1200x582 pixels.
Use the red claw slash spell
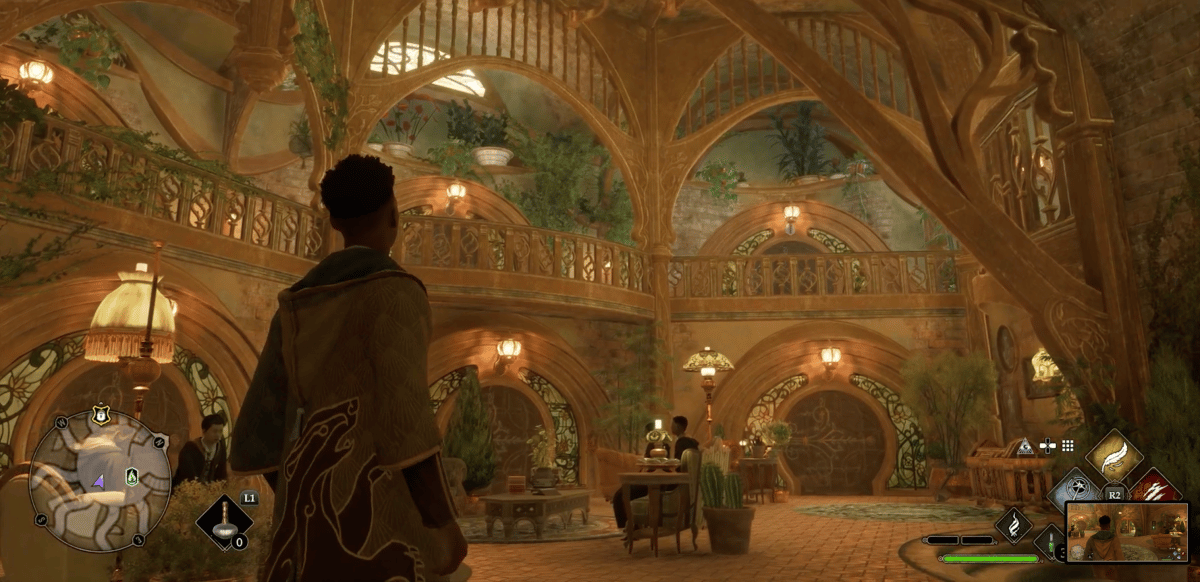click(1154, 490)
